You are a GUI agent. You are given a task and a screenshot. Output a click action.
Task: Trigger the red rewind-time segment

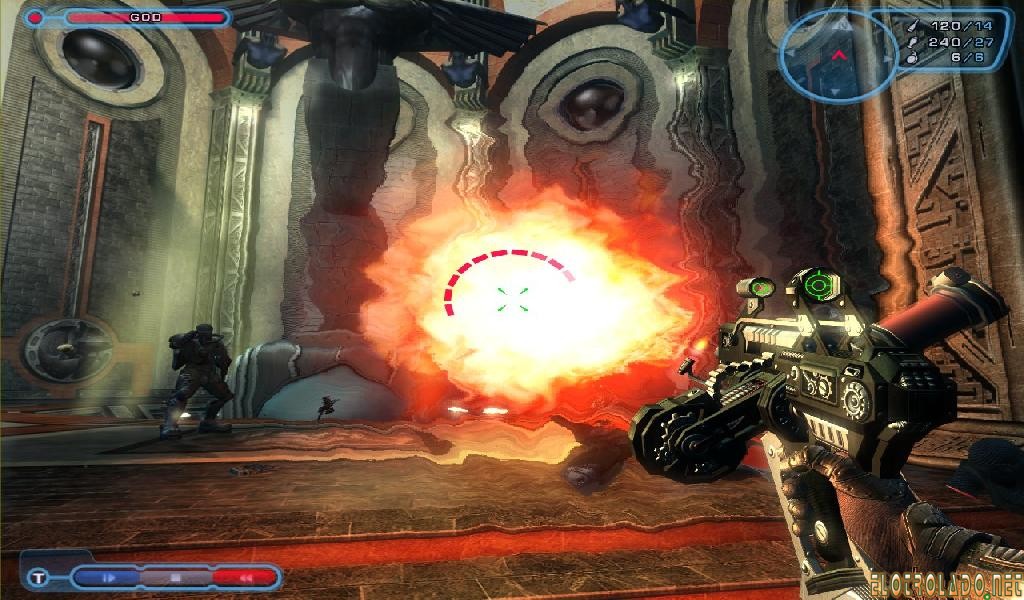[243, 577]
